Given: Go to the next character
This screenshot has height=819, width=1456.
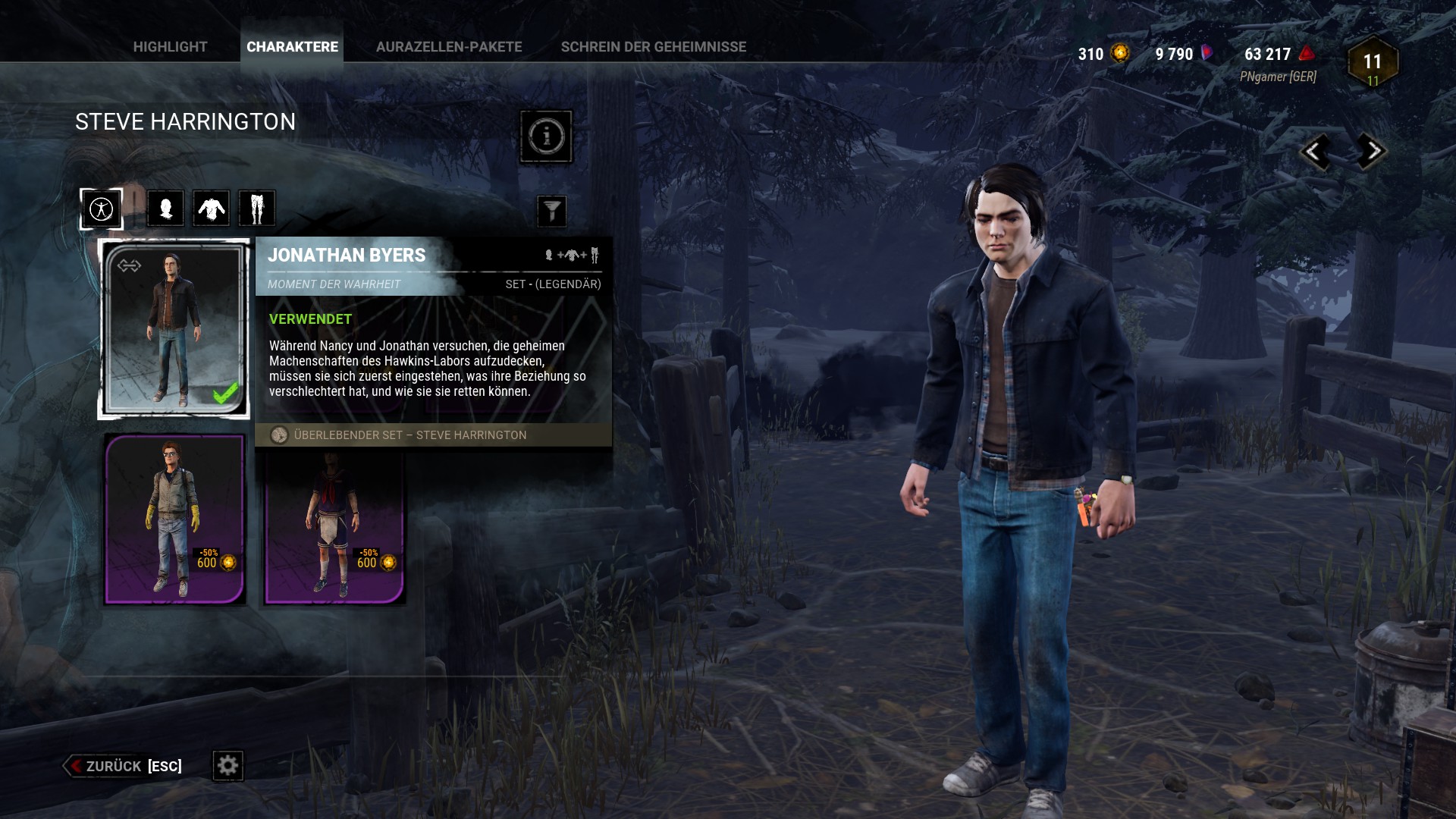Looking at the screenshot, I should [1370, 152].
